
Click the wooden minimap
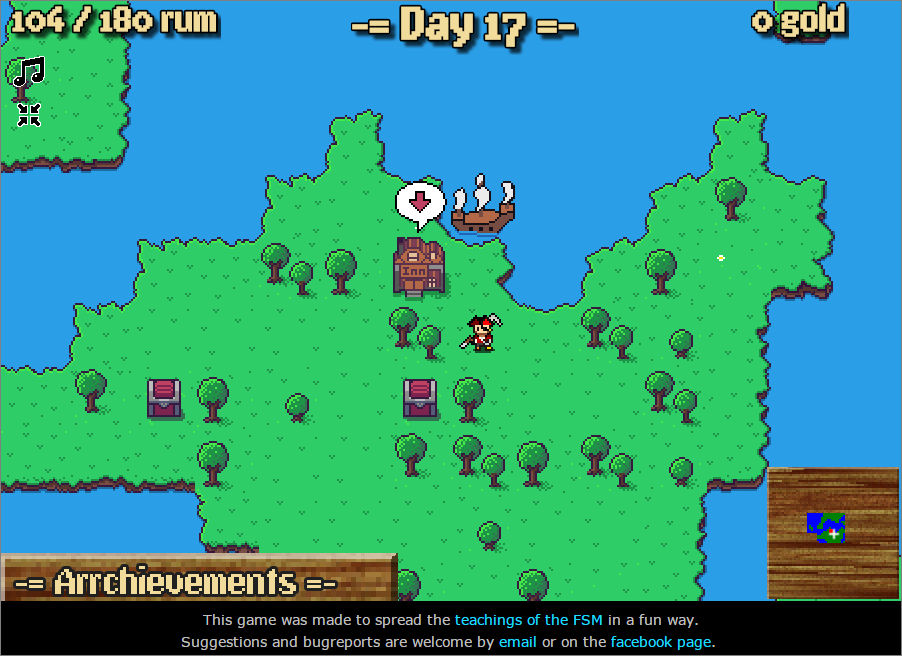(x=833, y=533)
